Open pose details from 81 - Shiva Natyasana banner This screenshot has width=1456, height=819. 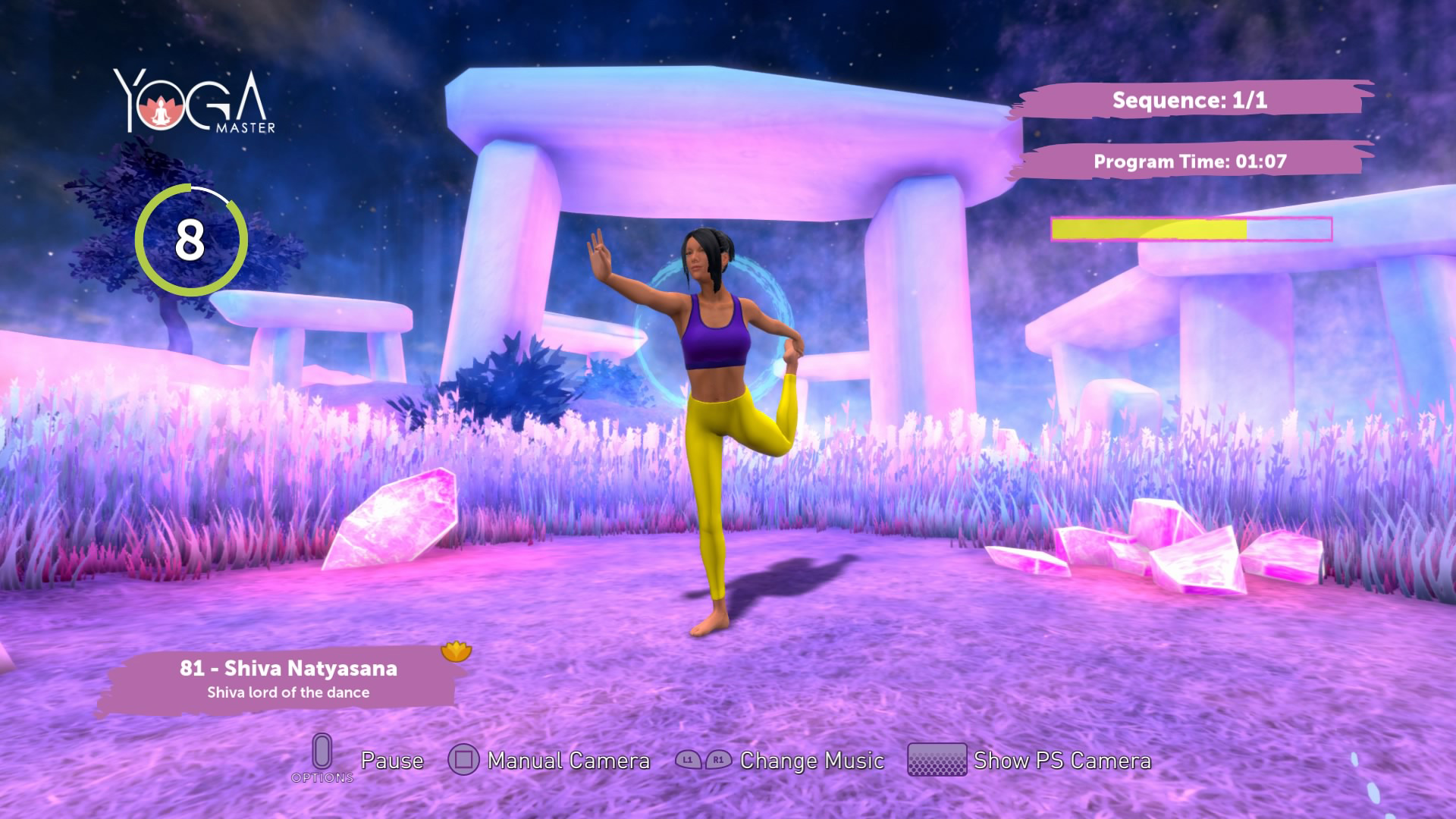[288, 668]
